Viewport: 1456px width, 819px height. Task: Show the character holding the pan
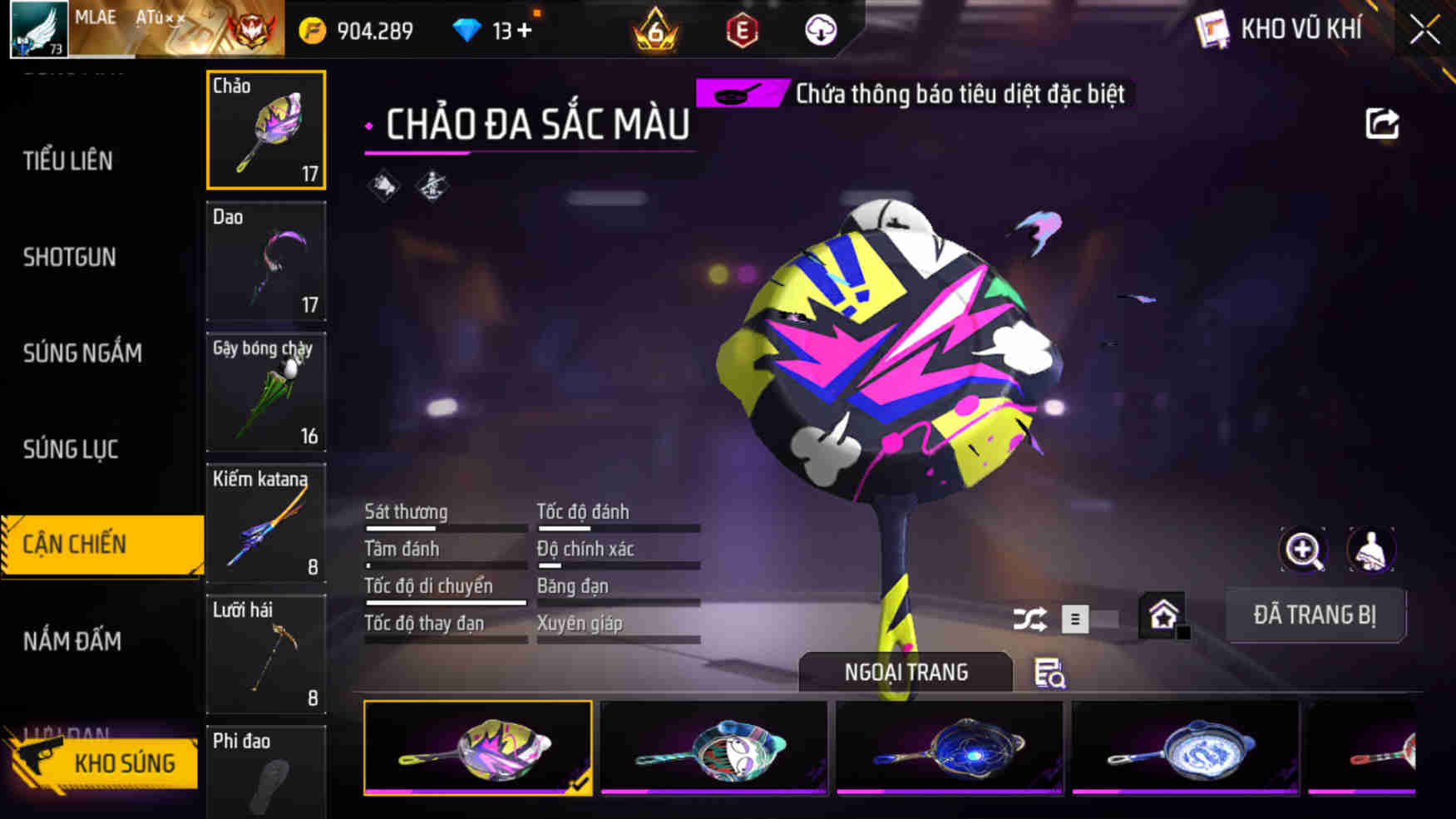1372,550
